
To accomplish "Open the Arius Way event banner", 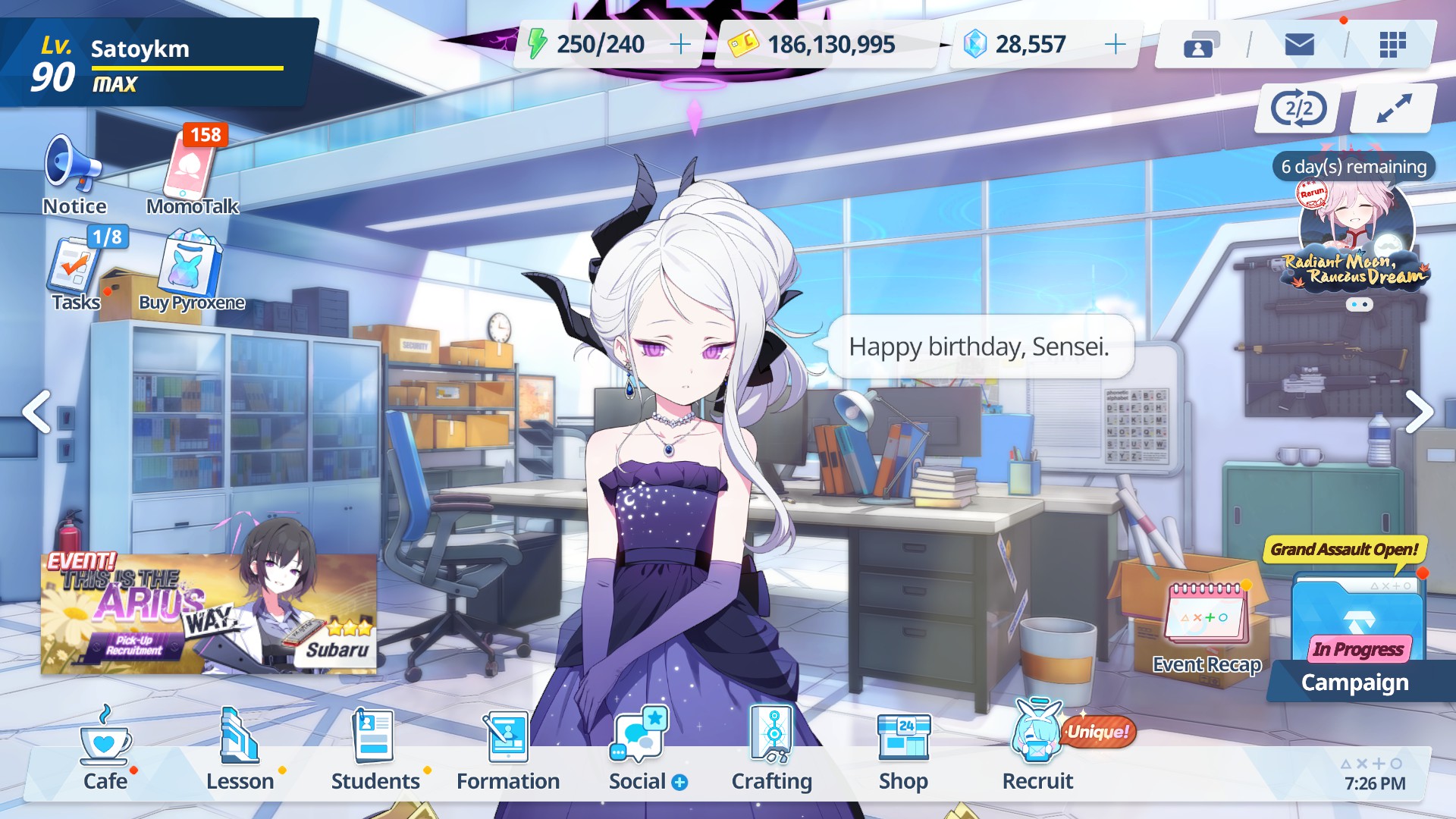I will click(209, 613).
